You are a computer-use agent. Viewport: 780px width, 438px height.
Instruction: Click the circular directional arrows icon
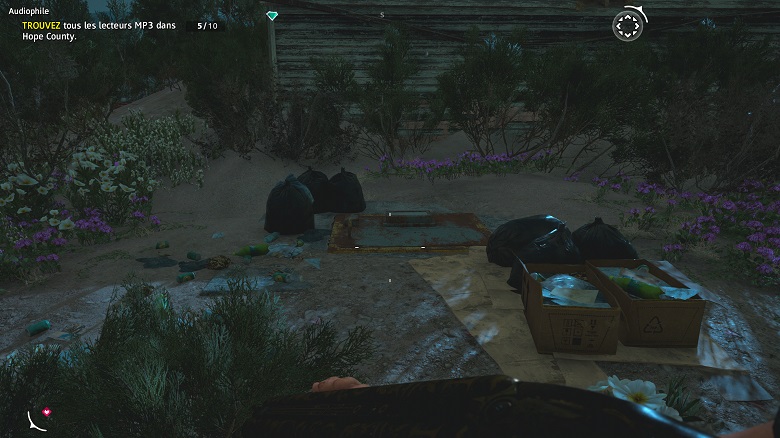628,26
